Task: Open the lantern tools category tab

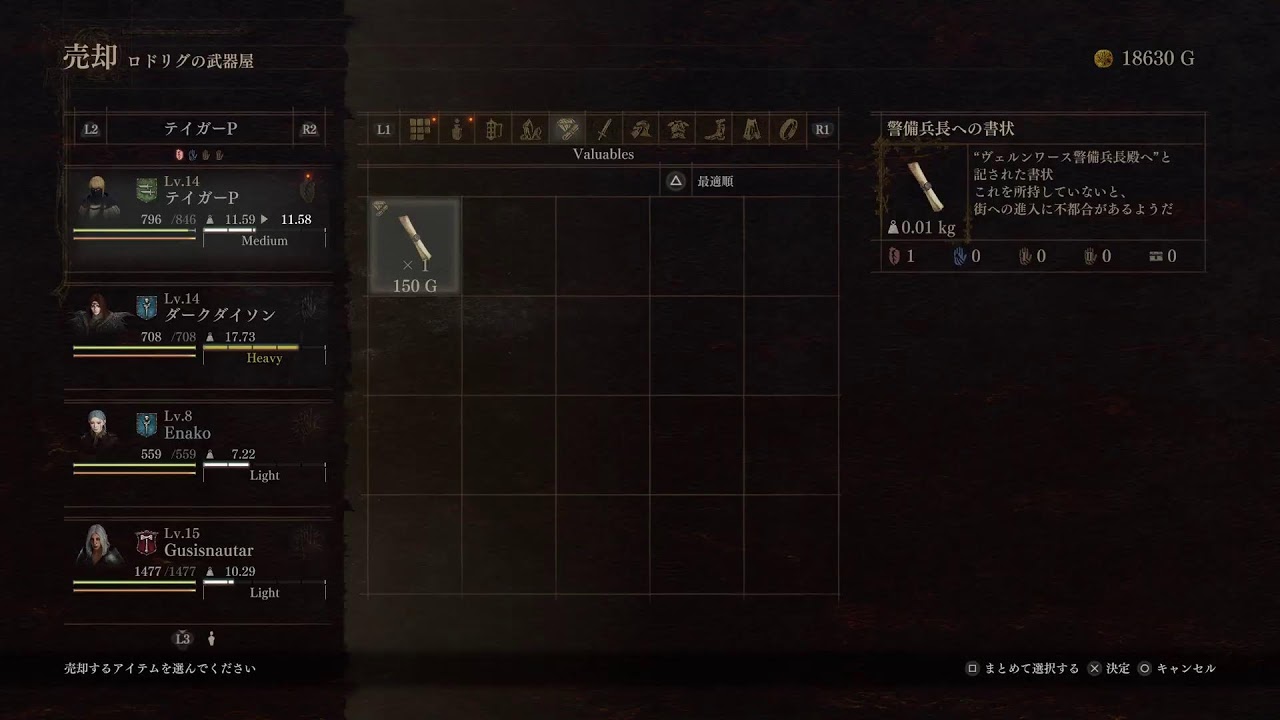Action: click(x=493, y=129)
